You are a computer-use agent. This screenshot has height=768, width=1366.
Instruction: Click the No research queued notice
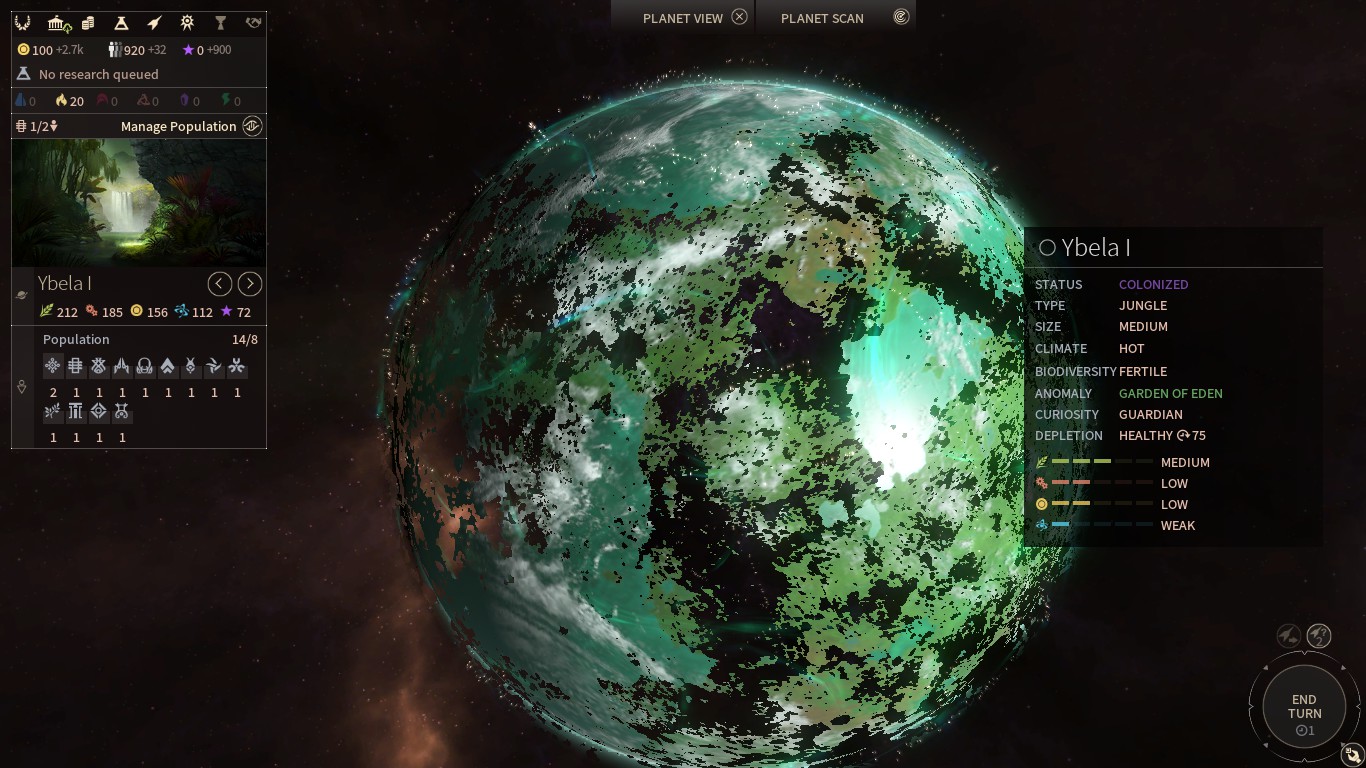tap(98, 74)
